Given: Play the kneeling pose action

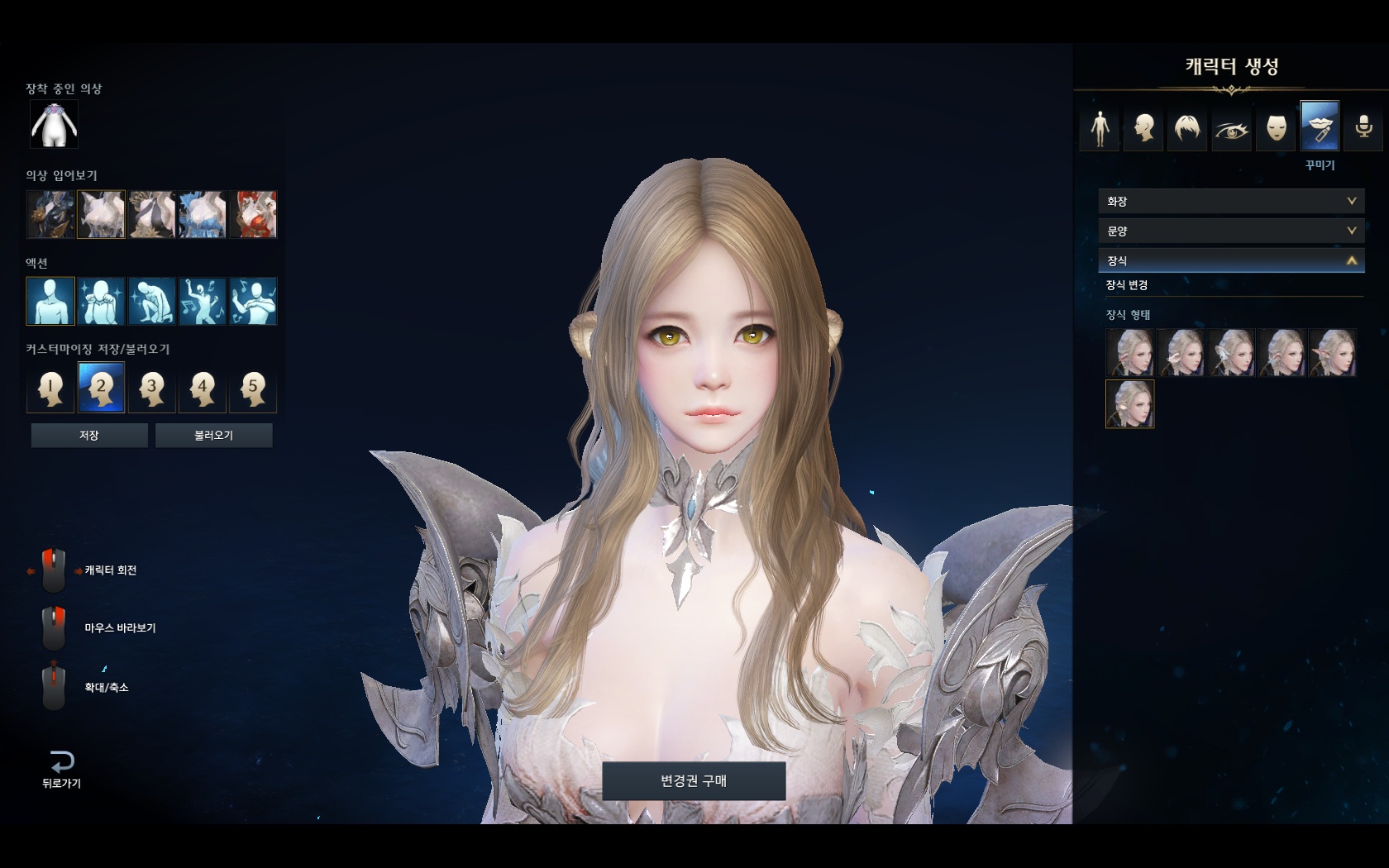Looking at the screenshot, I should [151, 301].
